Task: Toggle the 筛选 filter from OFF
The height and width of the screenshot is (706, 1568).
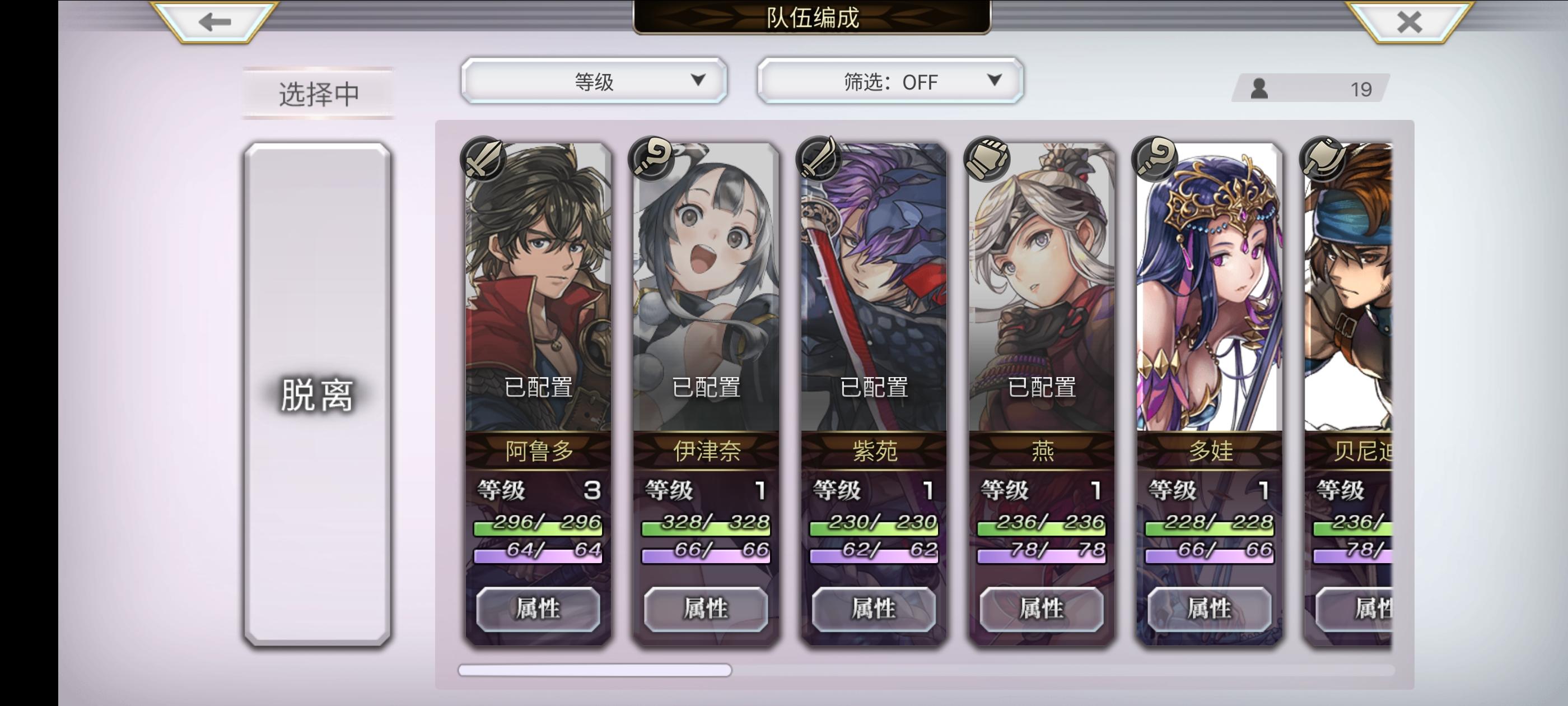Action: [x=890, y=81]
